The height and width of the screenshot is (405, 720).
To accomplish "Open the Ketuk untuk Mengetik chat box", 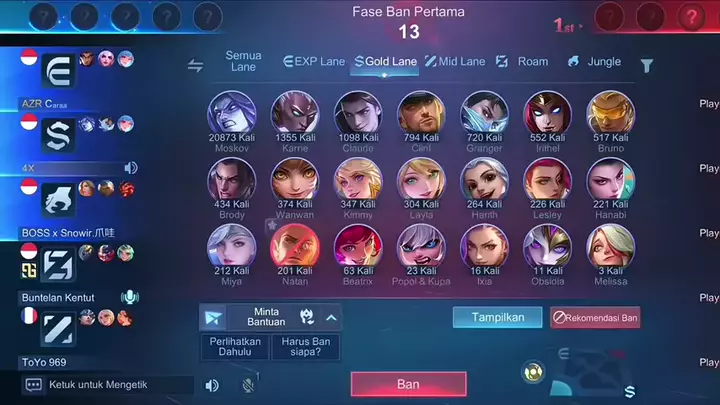I will (107, 384).
